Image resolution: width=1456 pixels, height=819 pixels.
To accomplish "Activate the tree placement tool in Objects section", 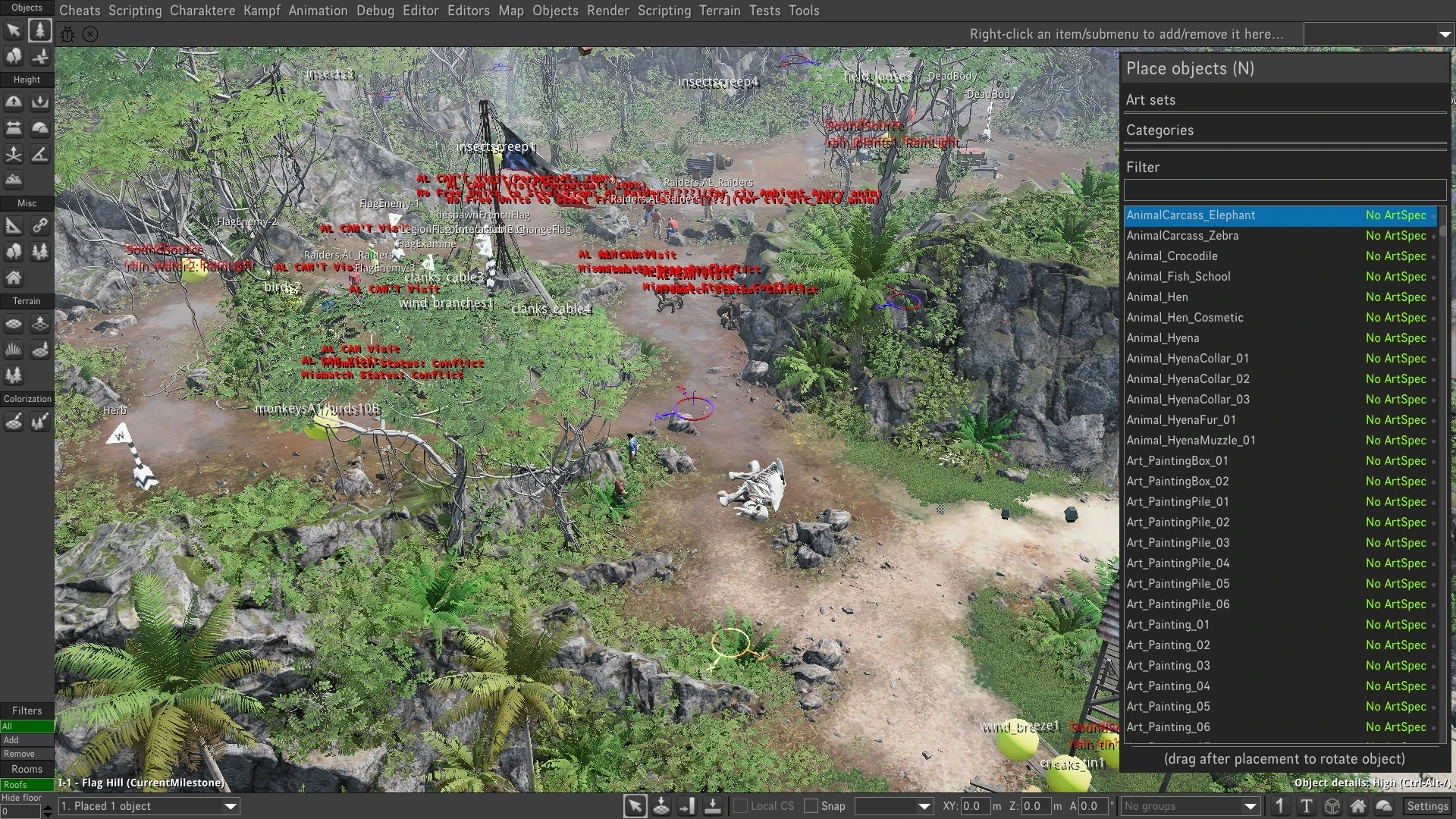I will [39, 30].
